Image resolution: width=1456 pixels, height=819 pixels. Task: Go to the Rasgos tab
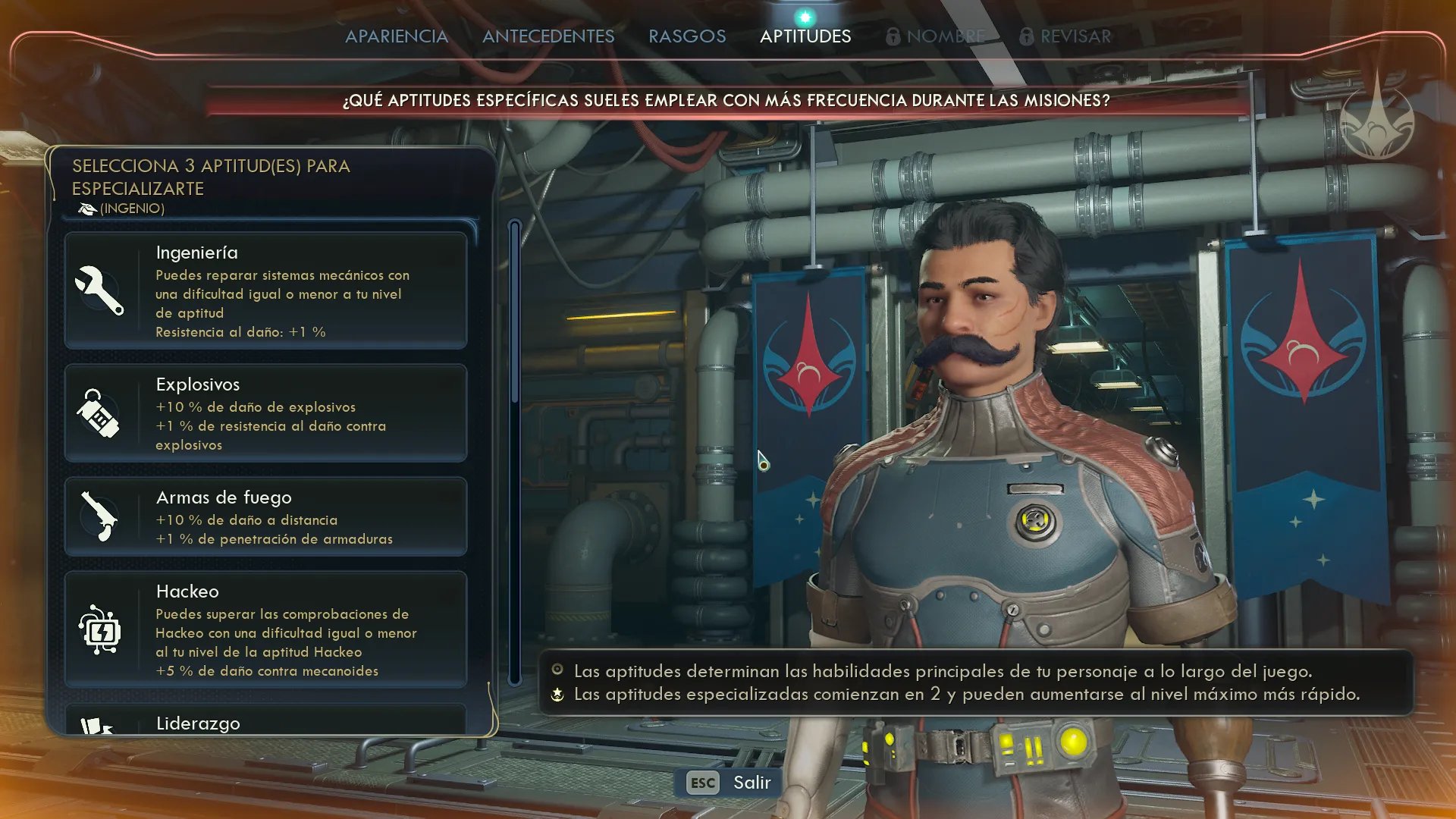point(687,36)
